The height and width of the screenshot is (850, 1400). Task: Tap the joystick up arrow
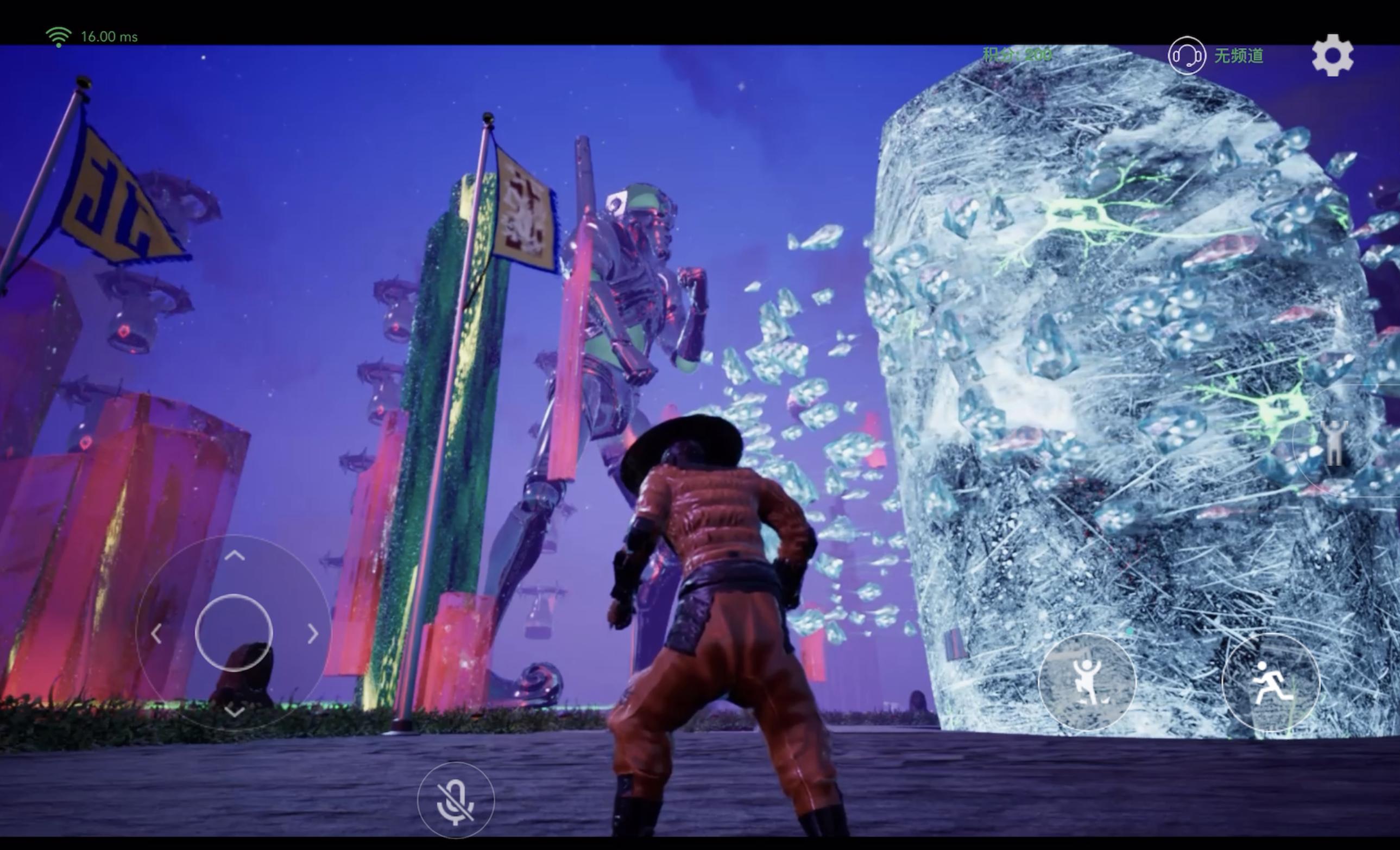(x=234, y=555)
